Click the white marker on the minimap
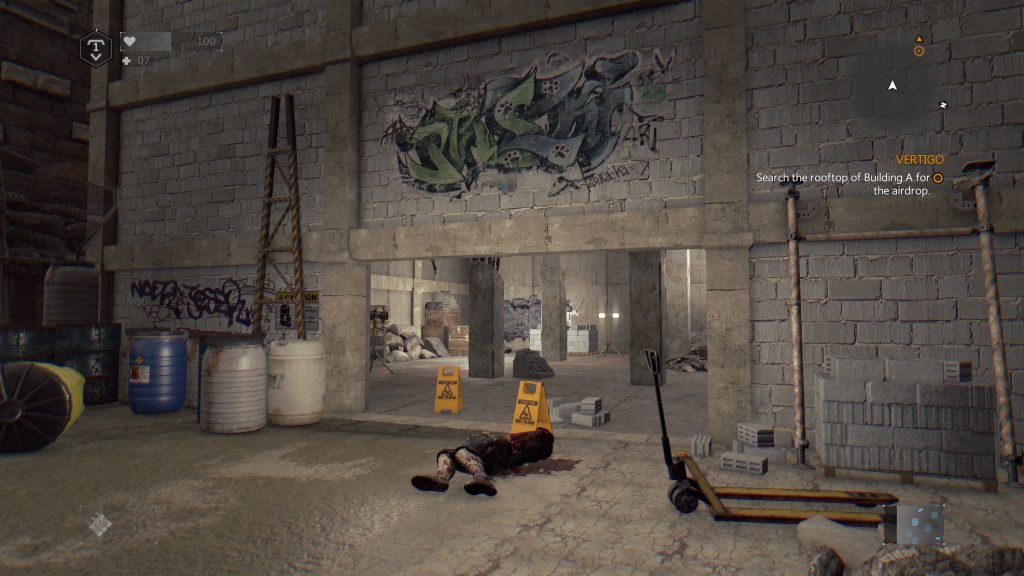 943,104
